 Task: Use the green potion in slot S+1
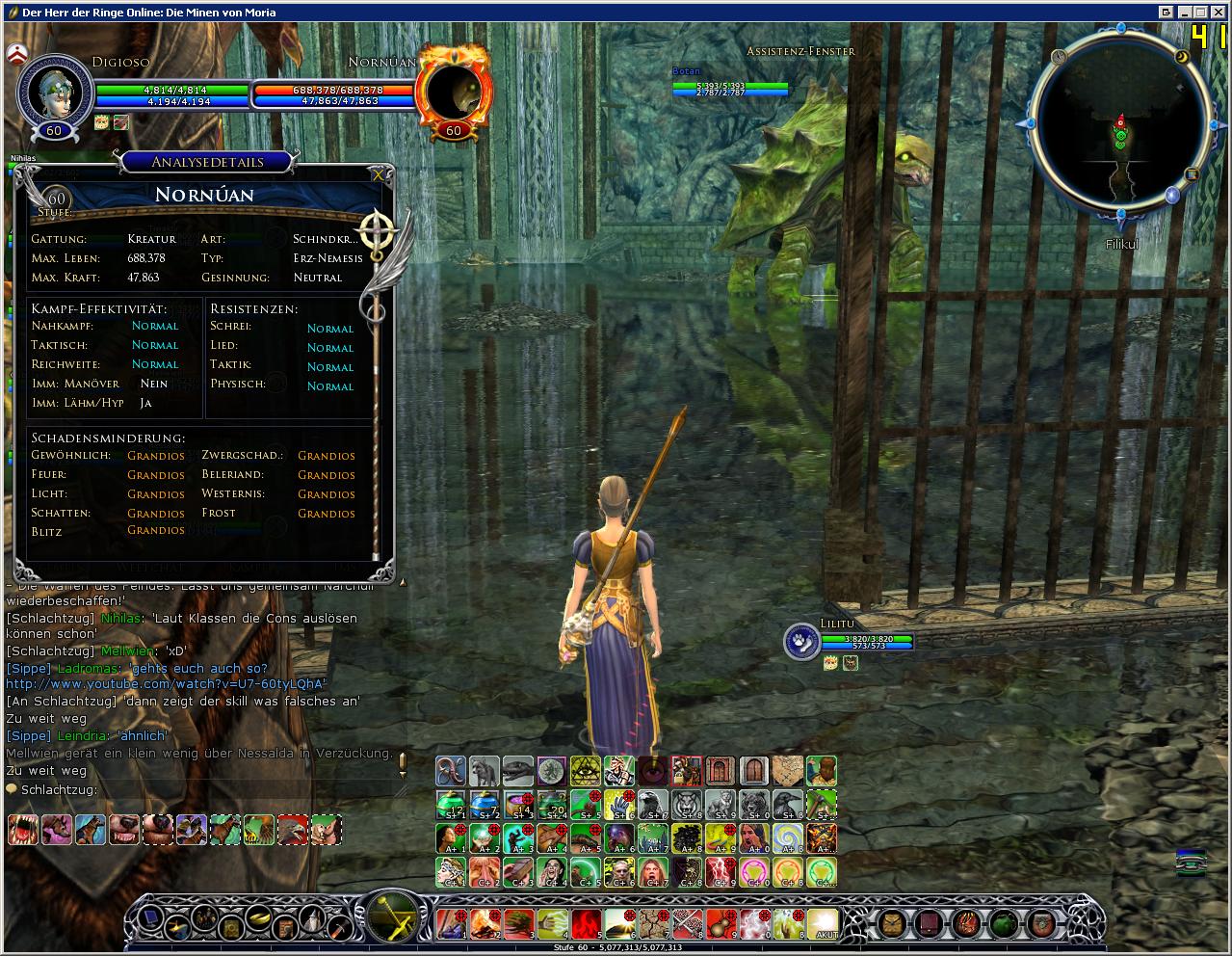(451, 805)
